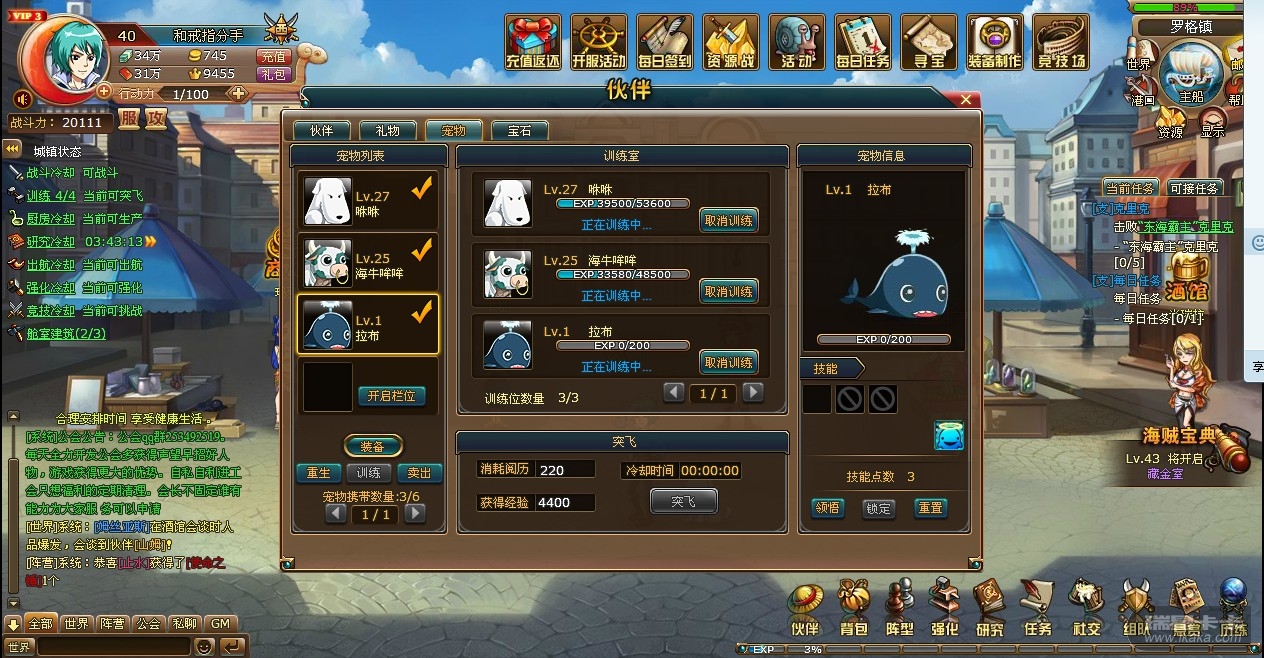The height and width of the screenshot is (658, 1264).
Task: Select the Lv.25 海牛哞哞 pet in list
Action: pos(368,265)
